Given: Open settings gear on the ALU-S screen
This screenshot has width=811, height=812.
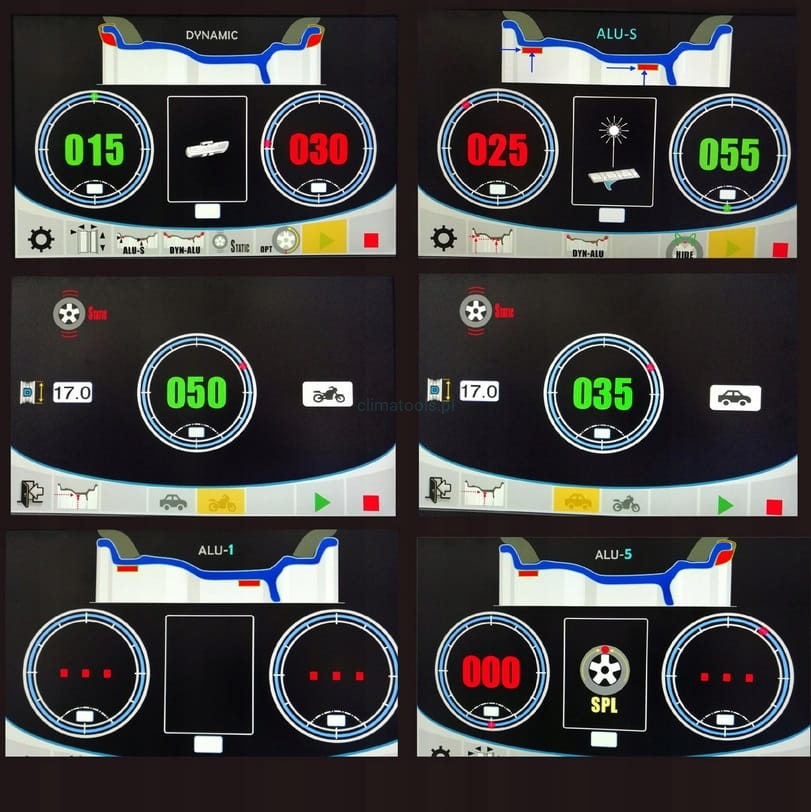Looking at the screenshot, I should point(444,238).
